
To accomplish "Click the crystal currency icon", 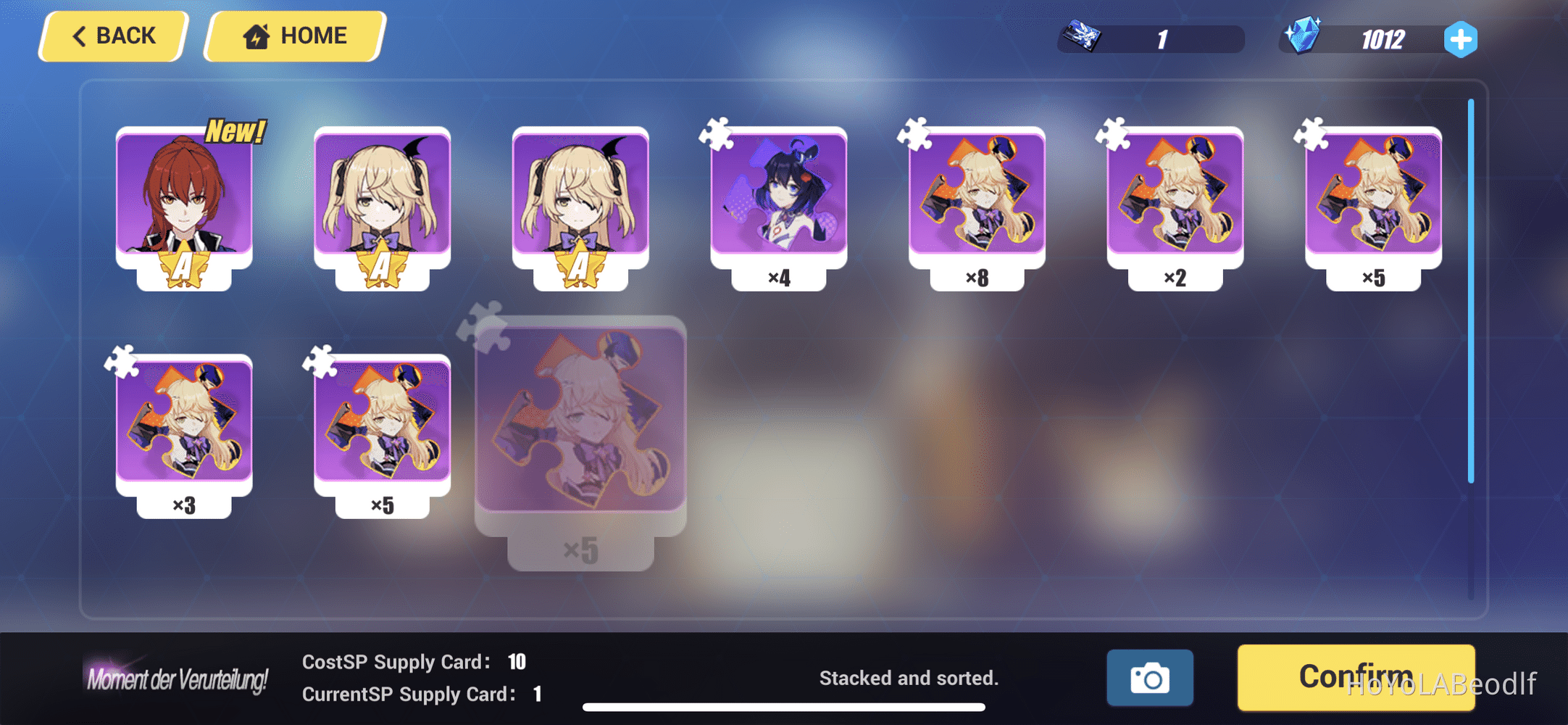I will click(1304, 38).
